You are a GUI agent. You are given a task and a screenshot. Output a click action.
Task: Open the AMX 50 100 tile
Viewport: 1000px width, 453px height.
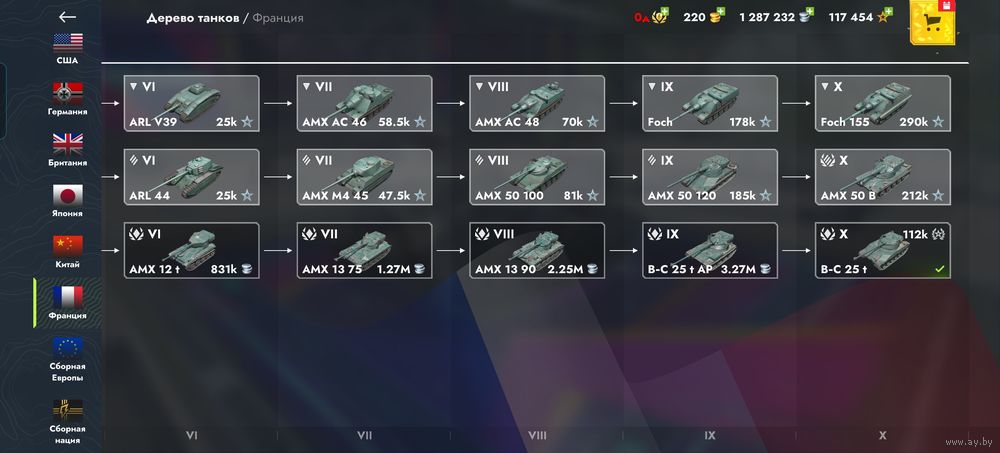(537, 177)
